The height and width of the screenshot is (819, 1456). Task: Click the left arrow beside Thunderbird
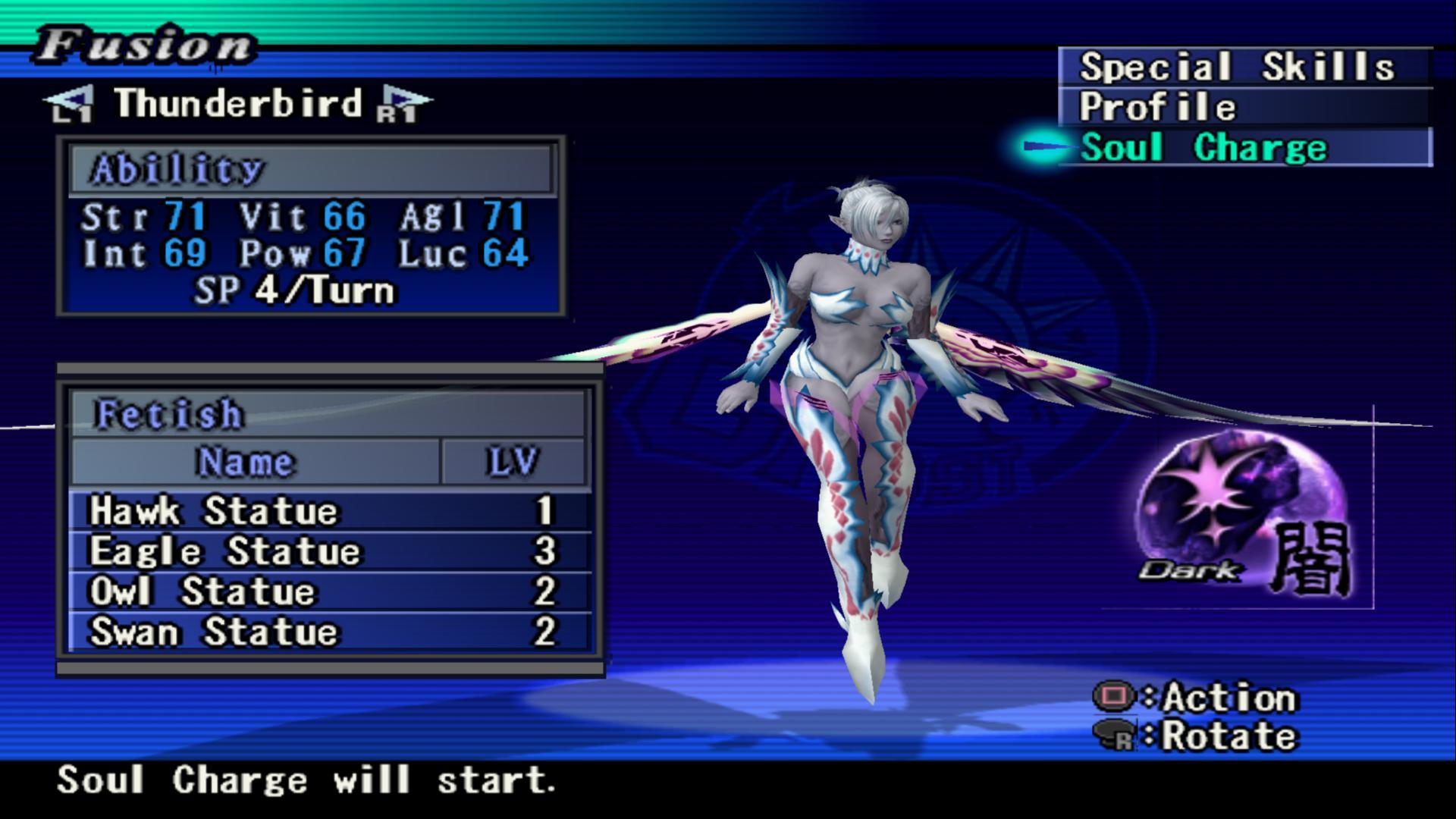click(x=71, y=105)
